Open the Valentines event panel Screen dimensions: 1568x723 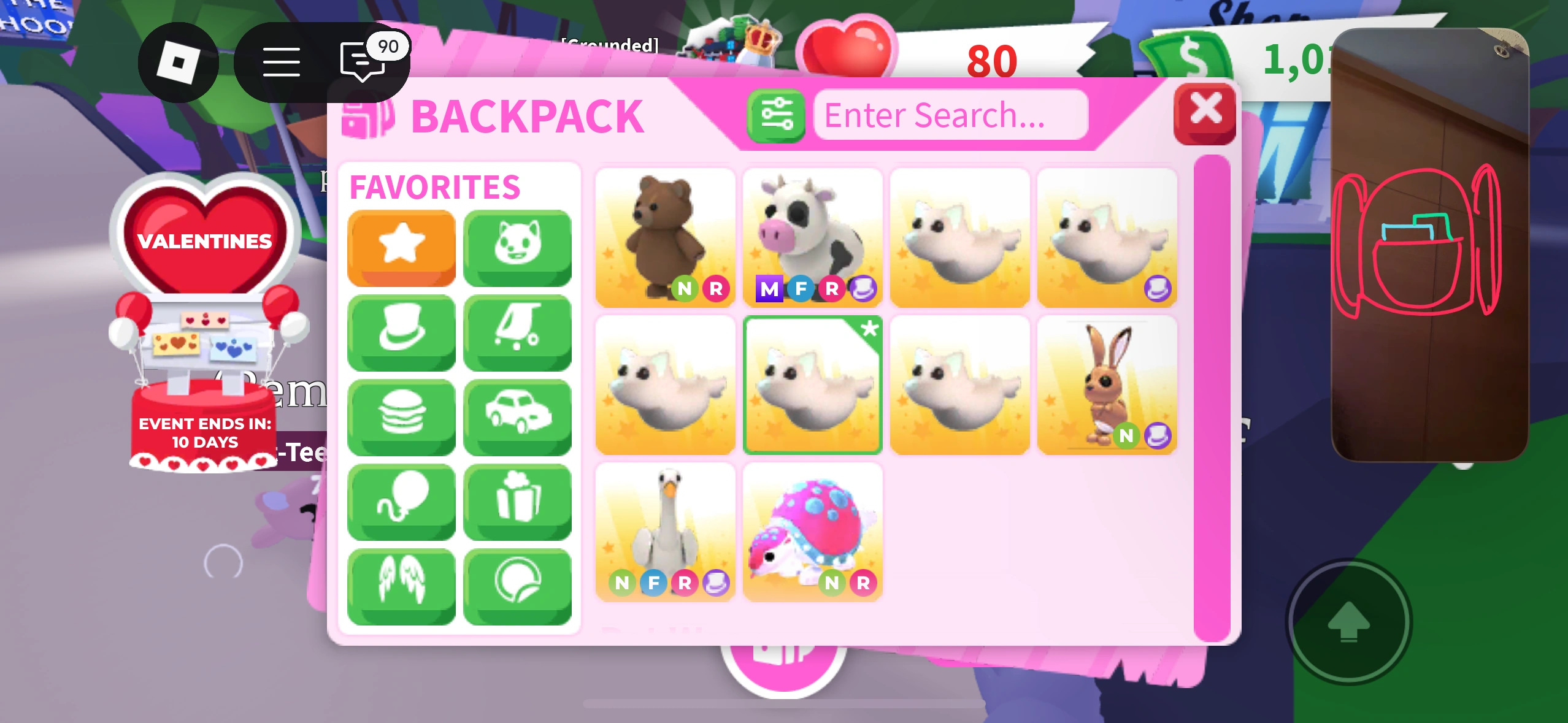pos(205,241)
